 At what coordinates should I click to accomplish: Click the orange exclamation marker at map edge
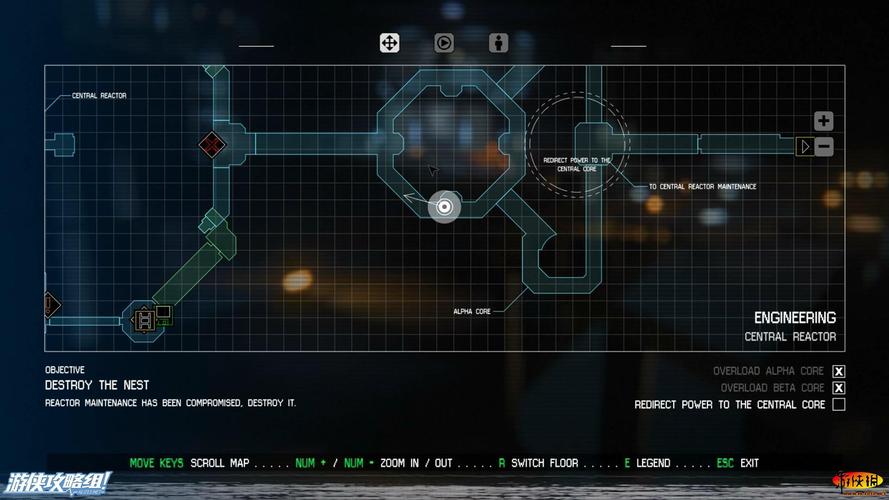pyautogui.click(x=50, y=302)
